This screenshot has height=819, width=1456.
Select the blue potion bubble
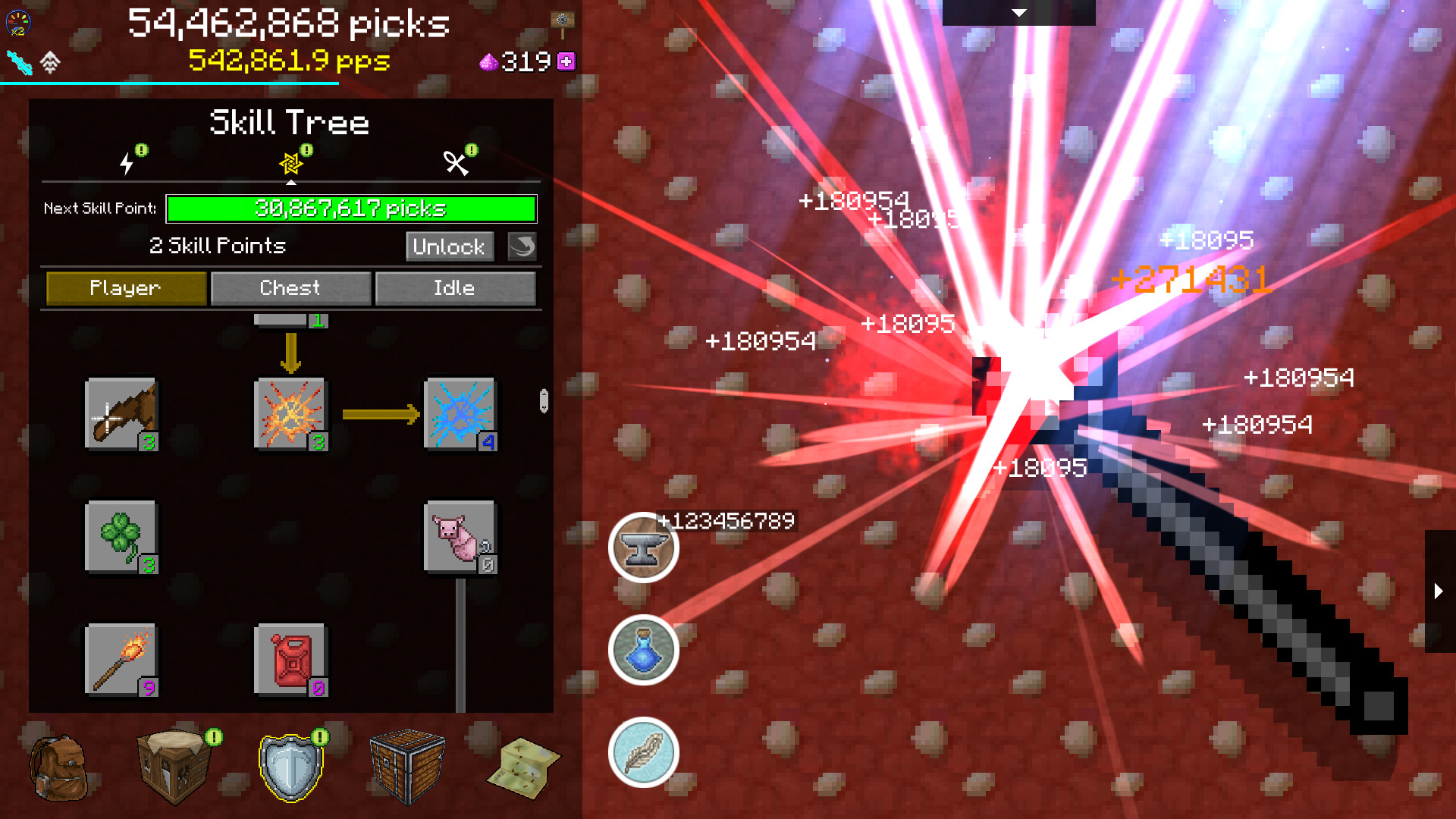click(643, 651)
